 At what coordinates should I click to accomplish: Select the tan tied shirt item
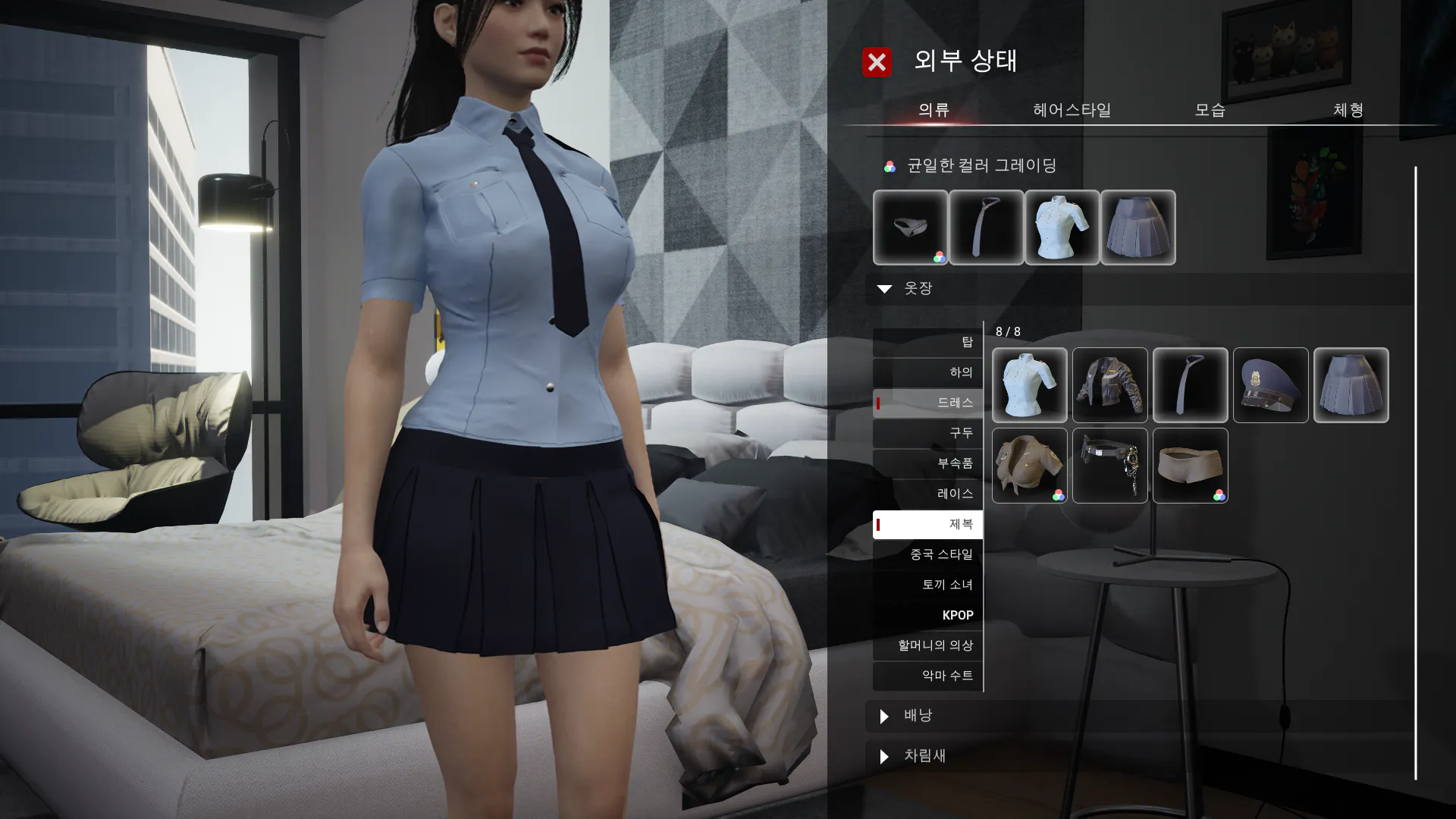[x=1029, y=466]
